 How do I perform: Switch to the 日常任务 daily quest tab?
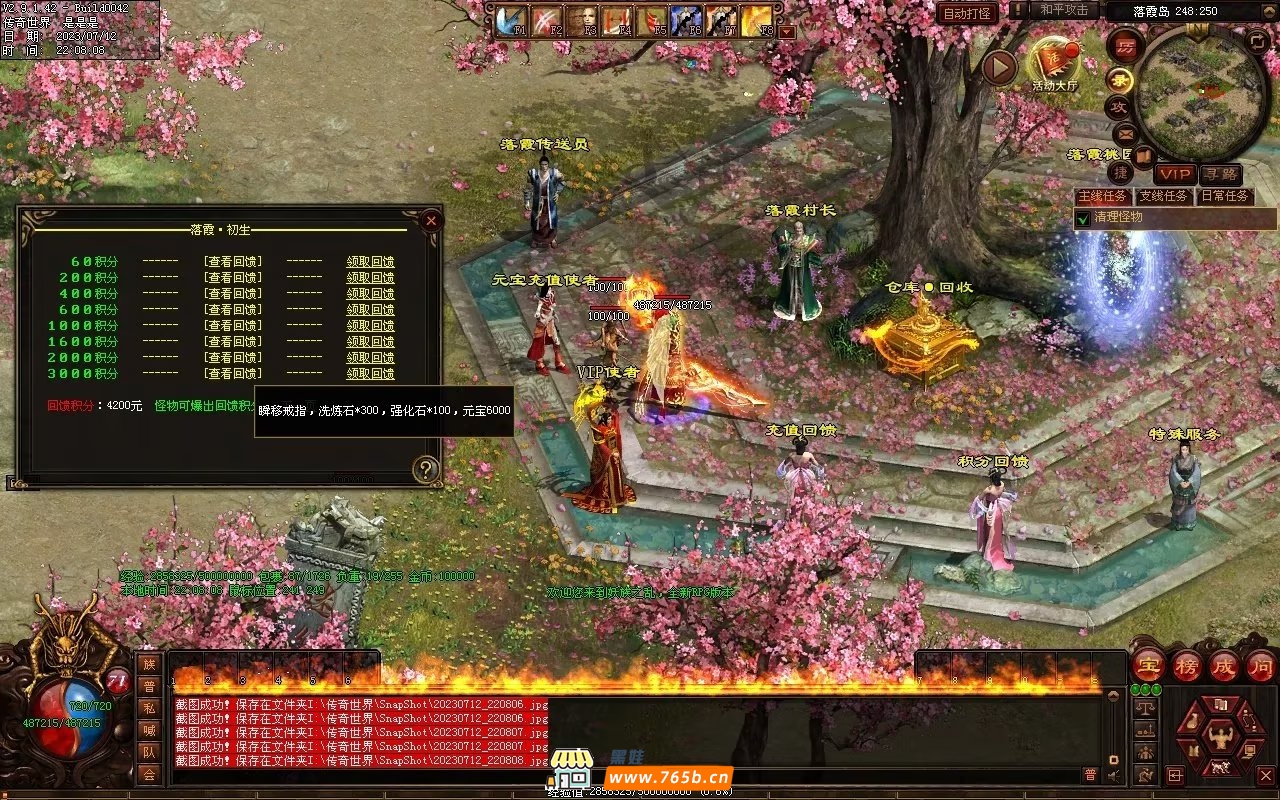click(x=1225, y=196)
